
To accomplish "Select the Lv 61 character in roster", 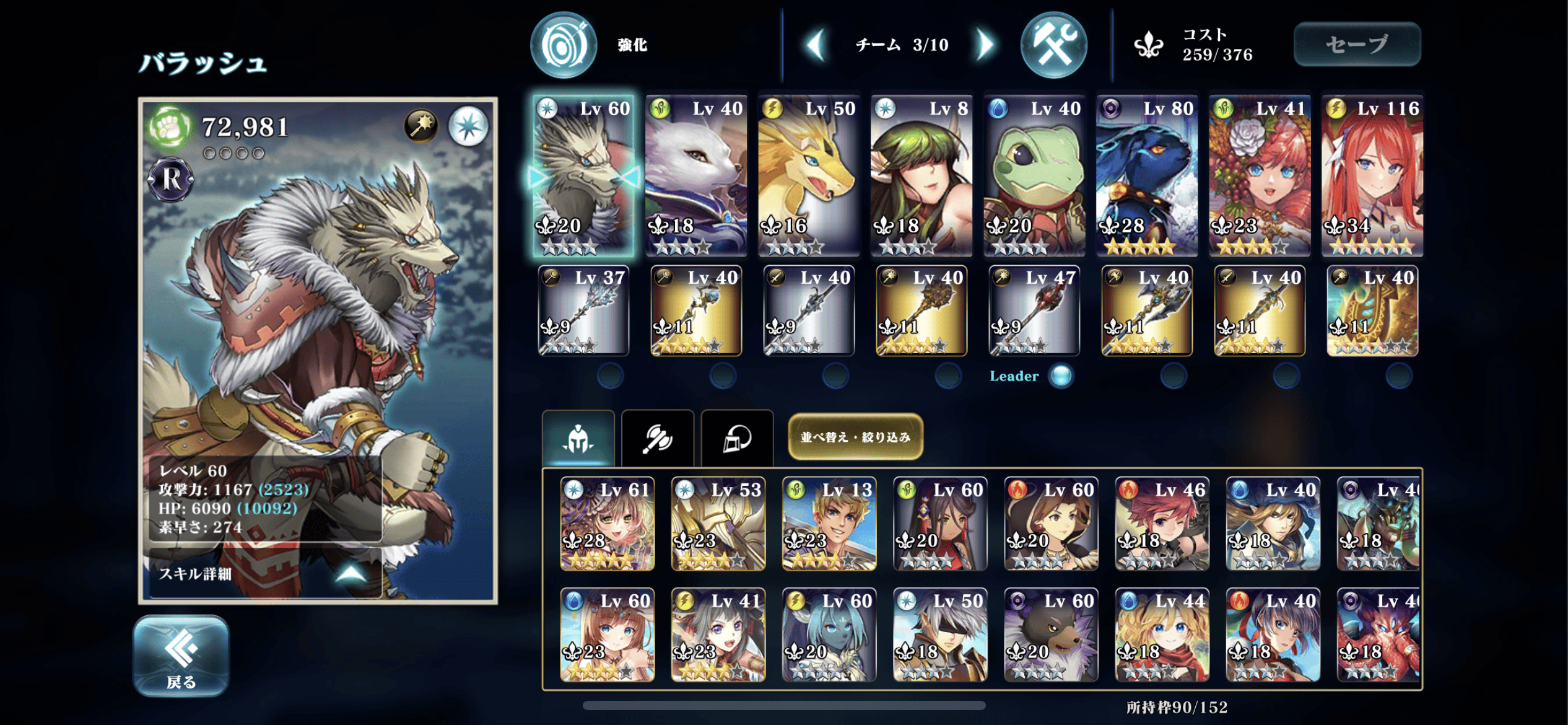I will coord(607,524).
